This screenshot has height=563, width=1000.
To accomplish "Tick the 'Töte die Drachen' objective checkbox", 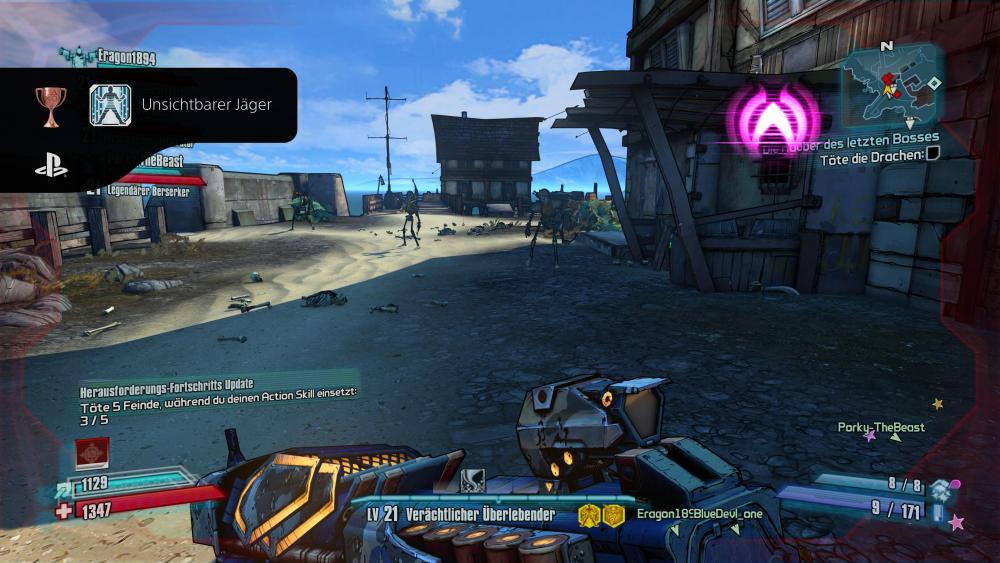I will (x=933, y=153).
